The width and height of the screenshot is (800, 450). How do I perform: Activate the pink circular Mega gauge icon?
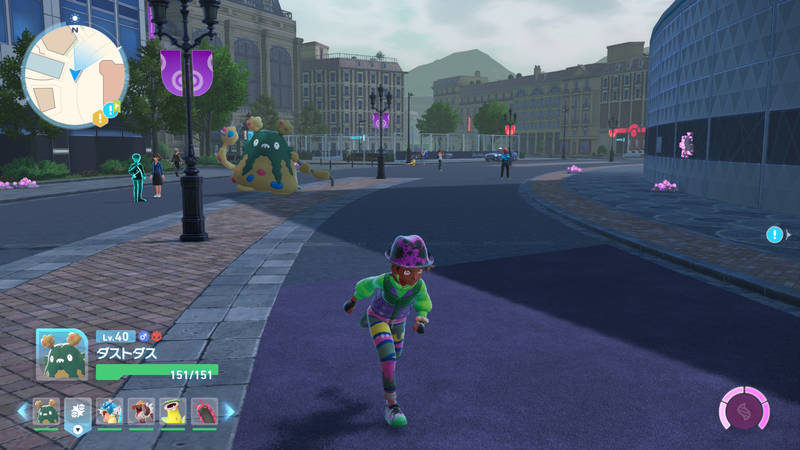[744, 411]
